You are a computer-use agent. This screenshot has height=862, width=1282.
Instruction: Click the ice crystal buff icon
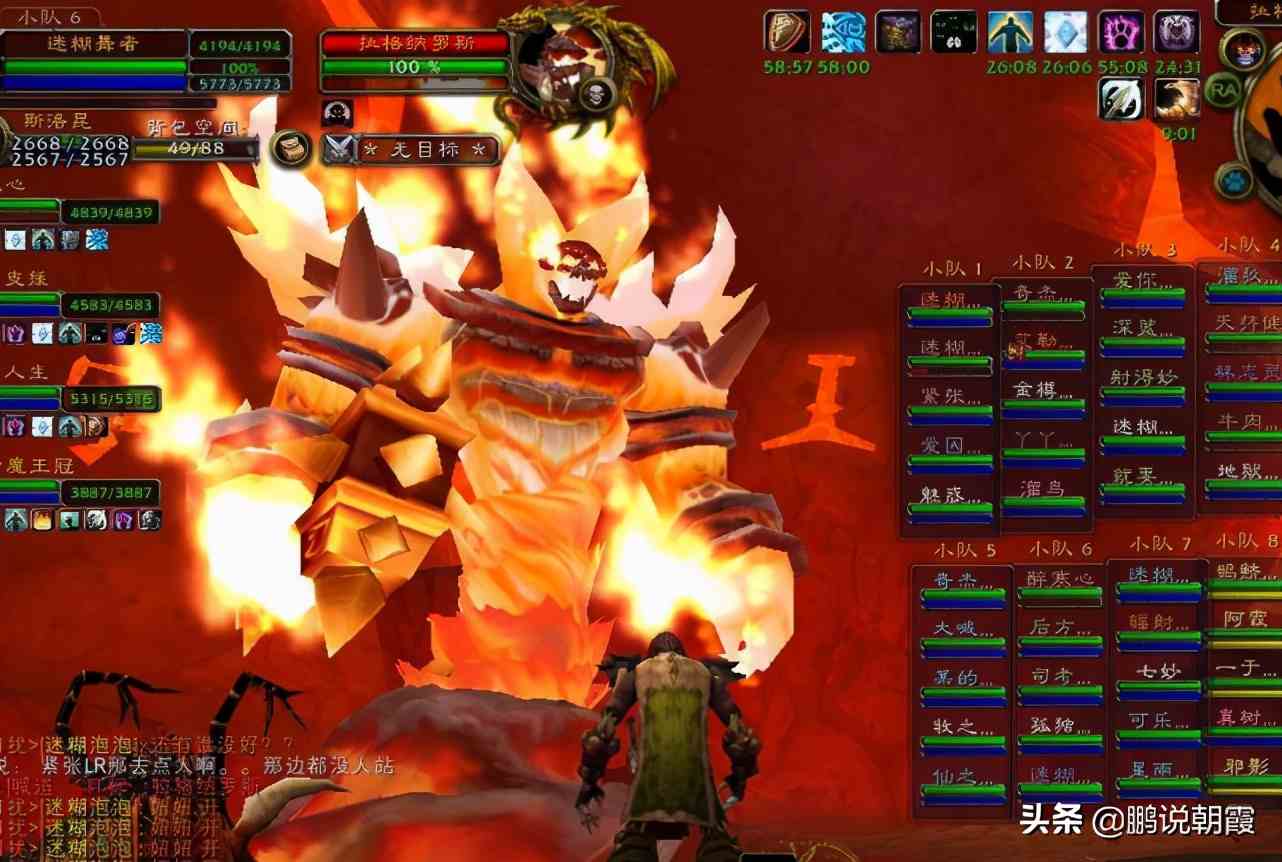click(x=1066, y=32)
